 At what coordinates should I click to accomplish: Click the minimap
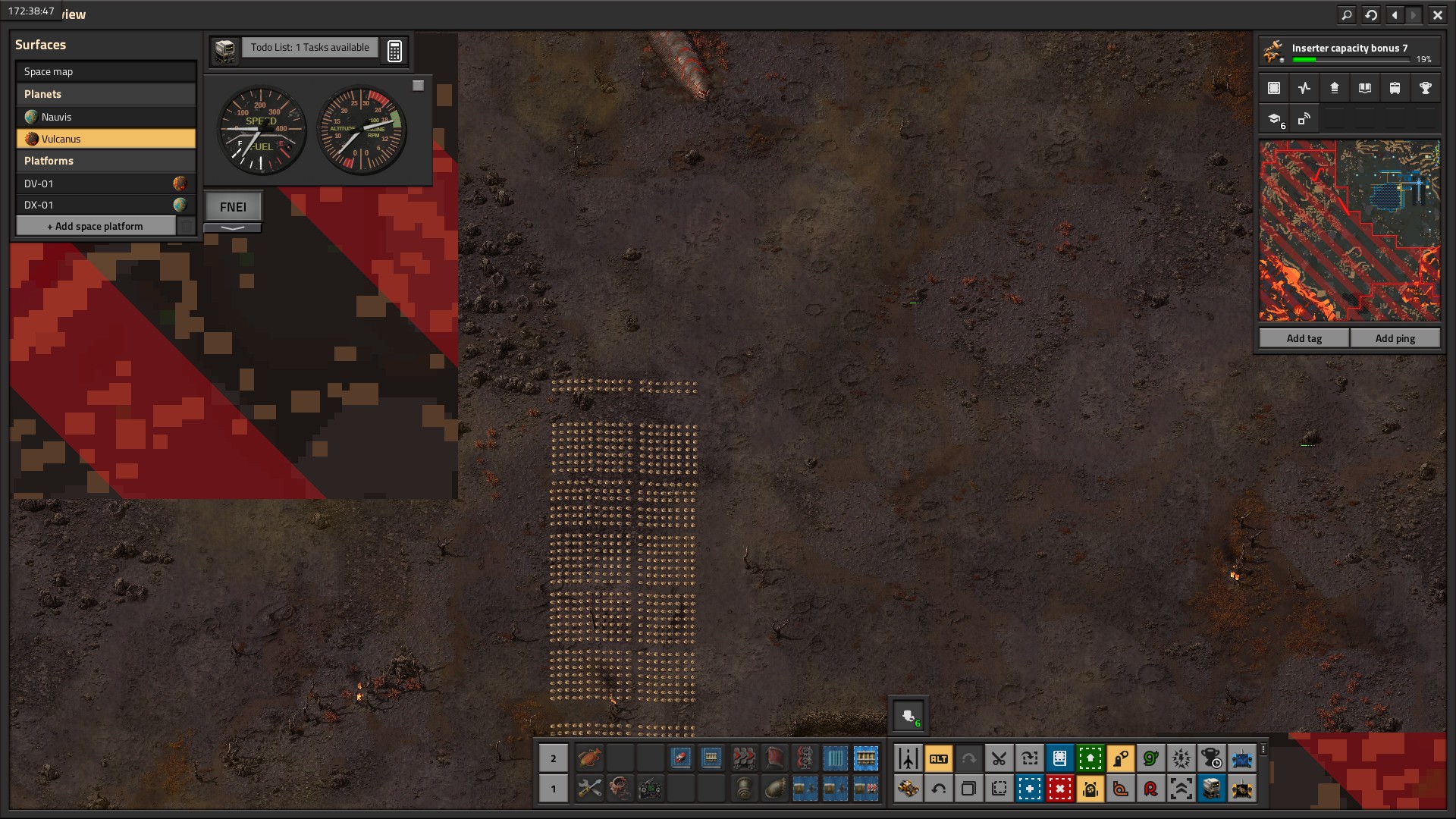point(1349,231)
